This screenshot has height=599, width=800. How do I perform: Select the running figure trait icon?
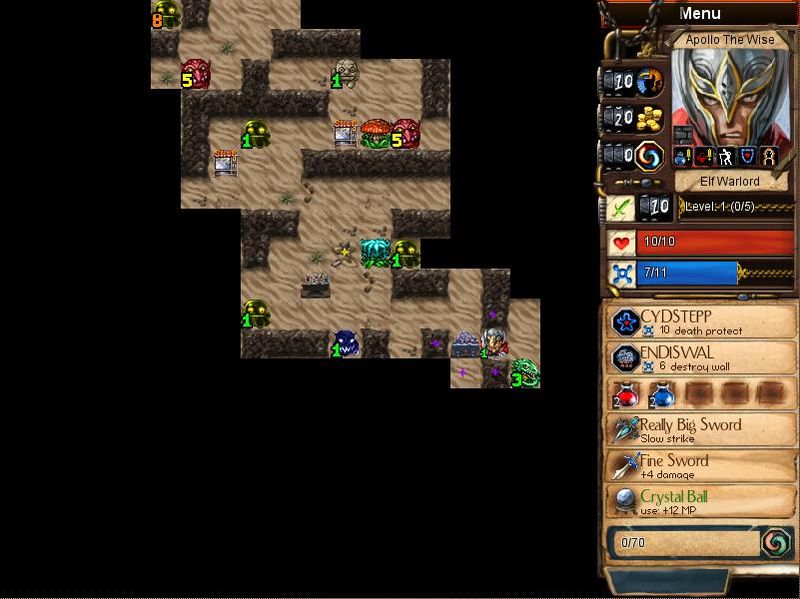[x=726, y=157]
